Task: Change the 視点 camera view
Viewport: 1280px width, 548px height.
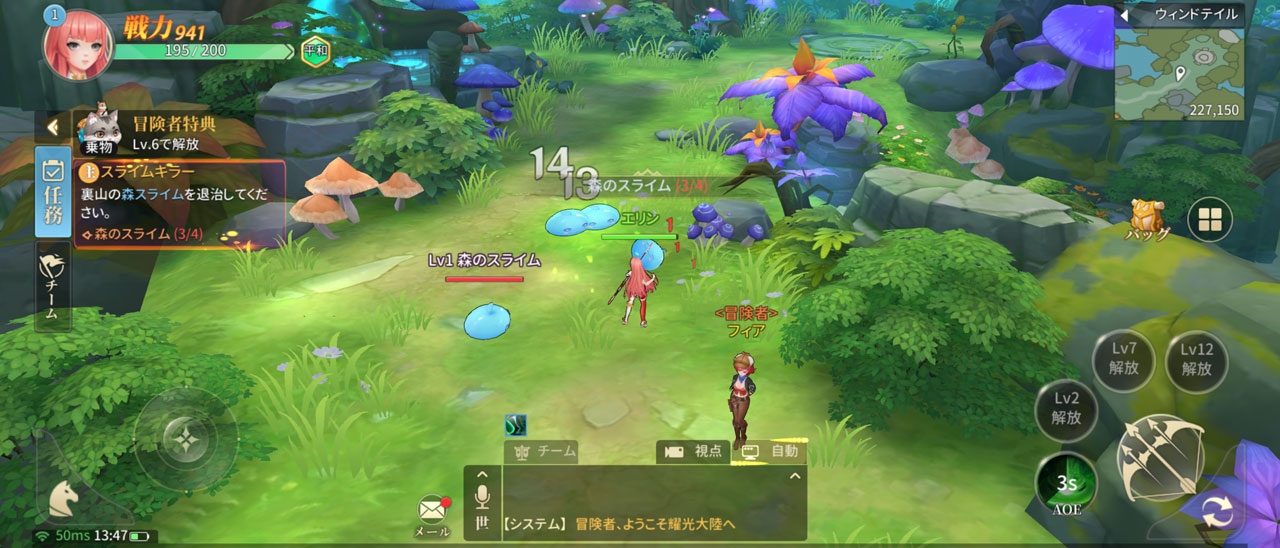Action: point(694,451)
